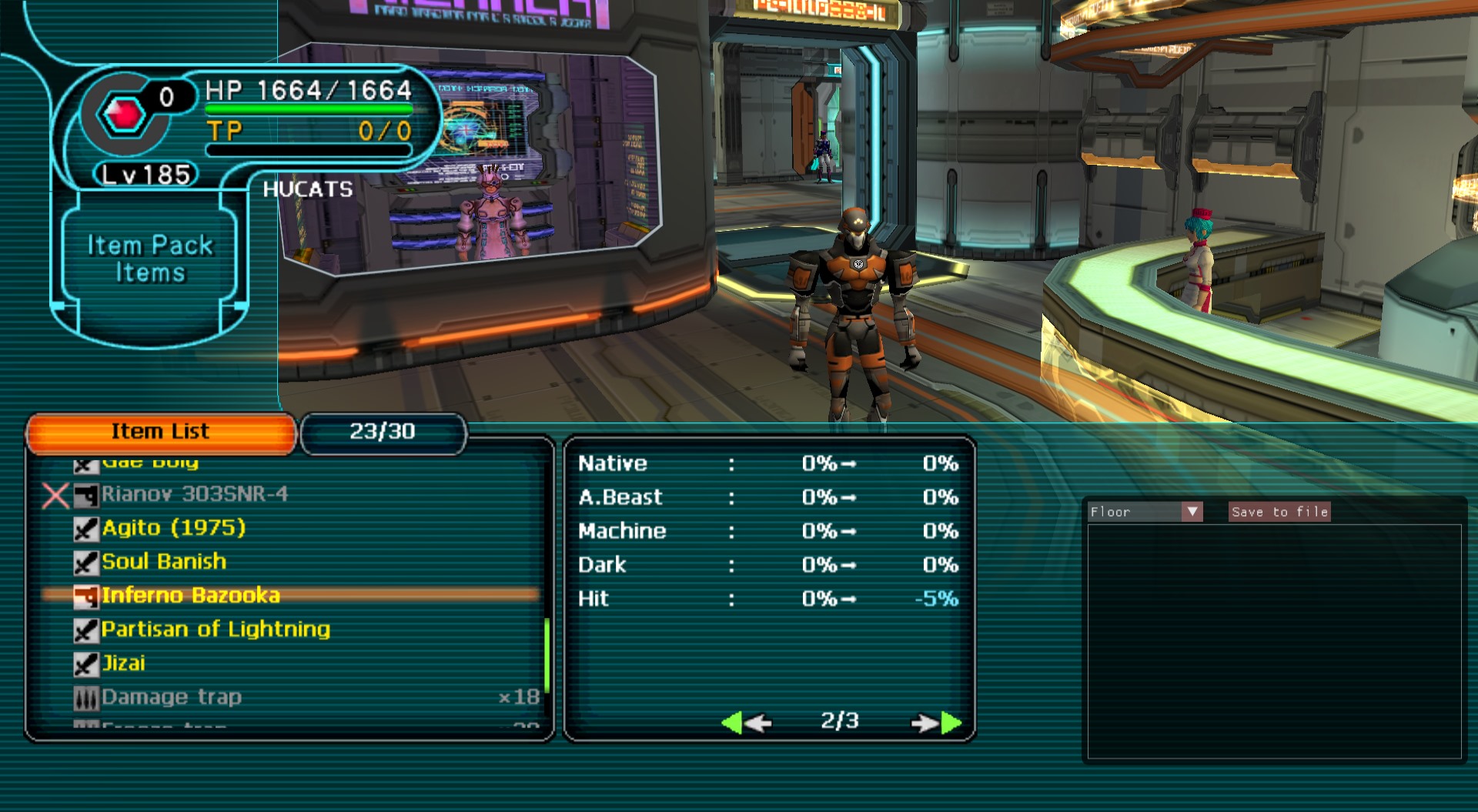Click the Item List header tab
Image resolution: width=1478 pixels, height=812 pixels.
[160, 432]
